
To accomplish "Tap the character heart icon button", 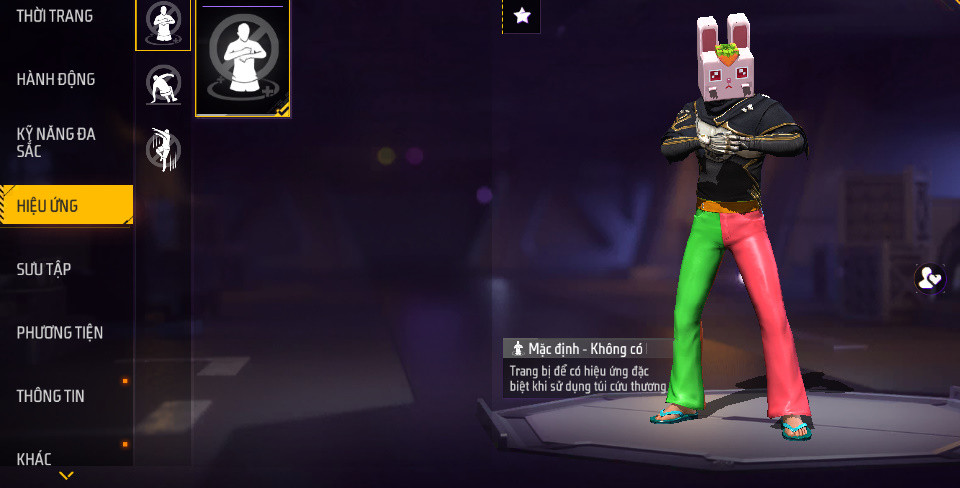I will 930,278.
